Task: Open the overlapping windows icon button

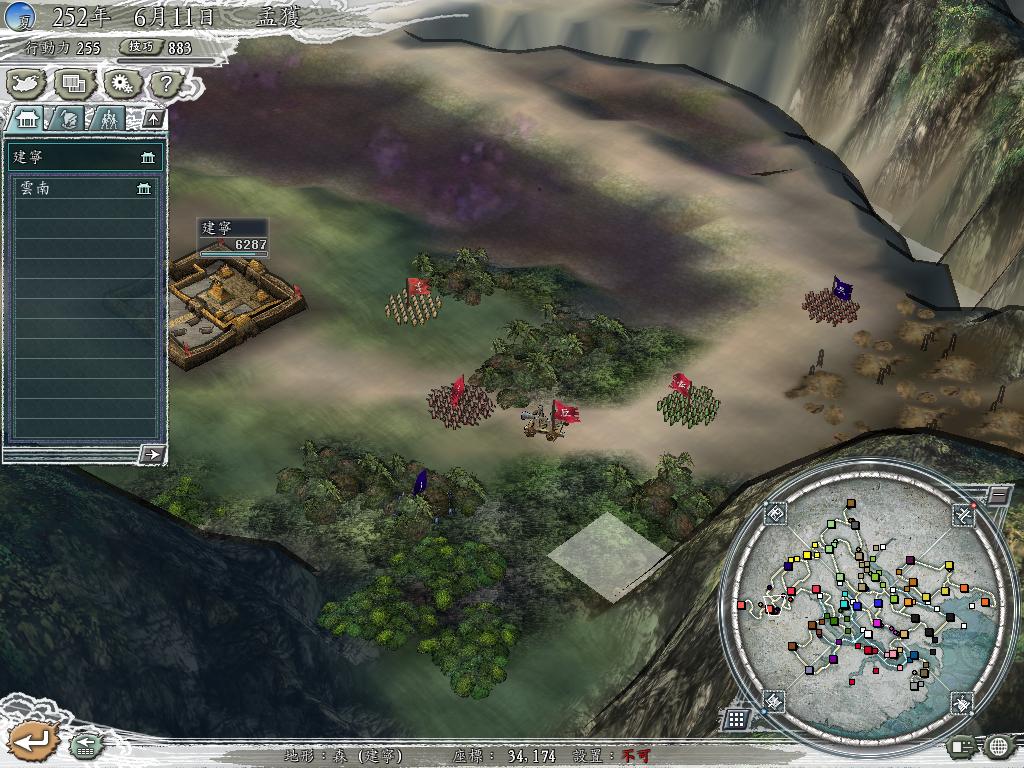Action: tap(73, 83)
